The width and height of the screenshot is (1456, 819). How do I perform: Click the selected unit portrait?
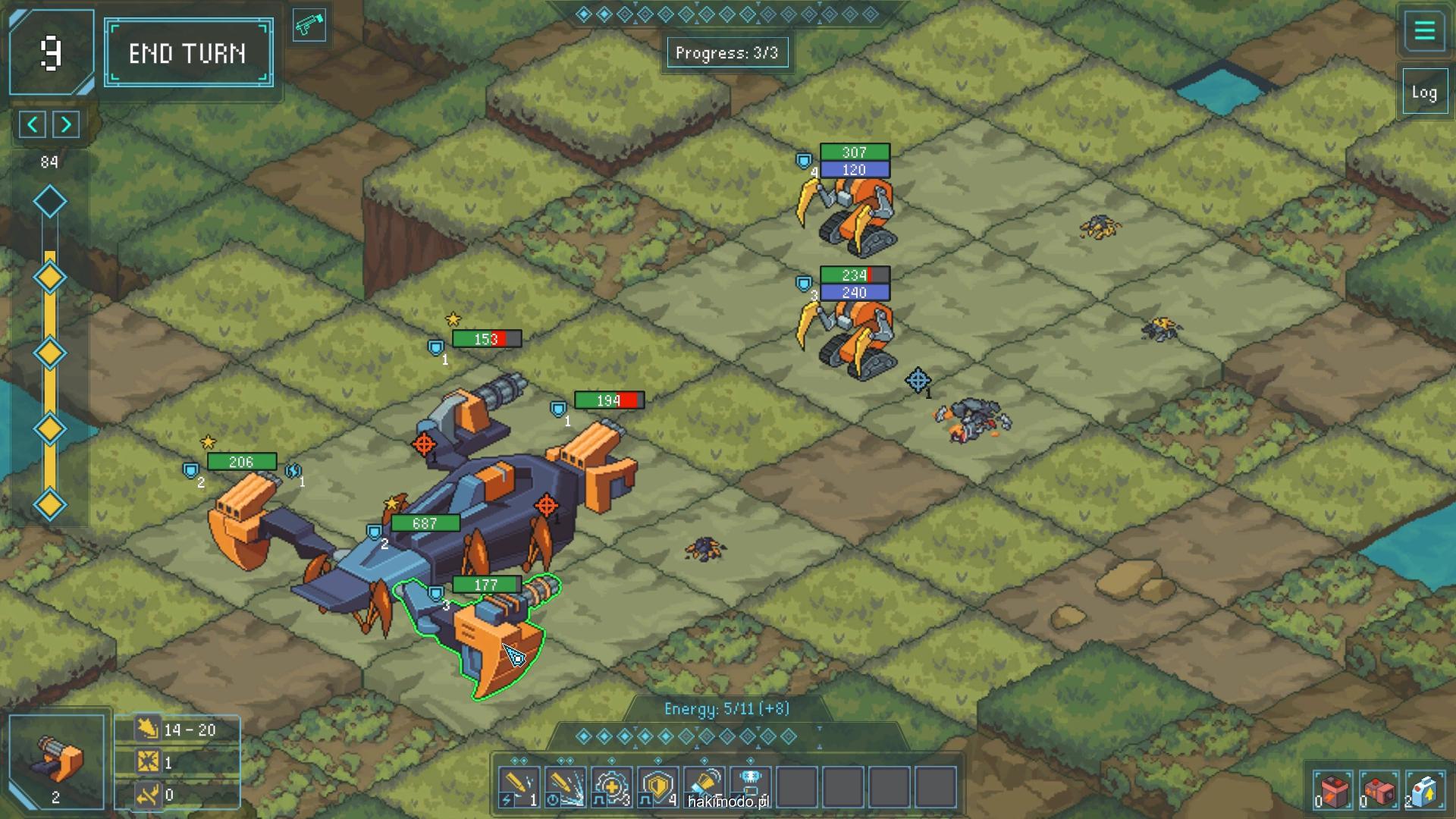[57, 761]
